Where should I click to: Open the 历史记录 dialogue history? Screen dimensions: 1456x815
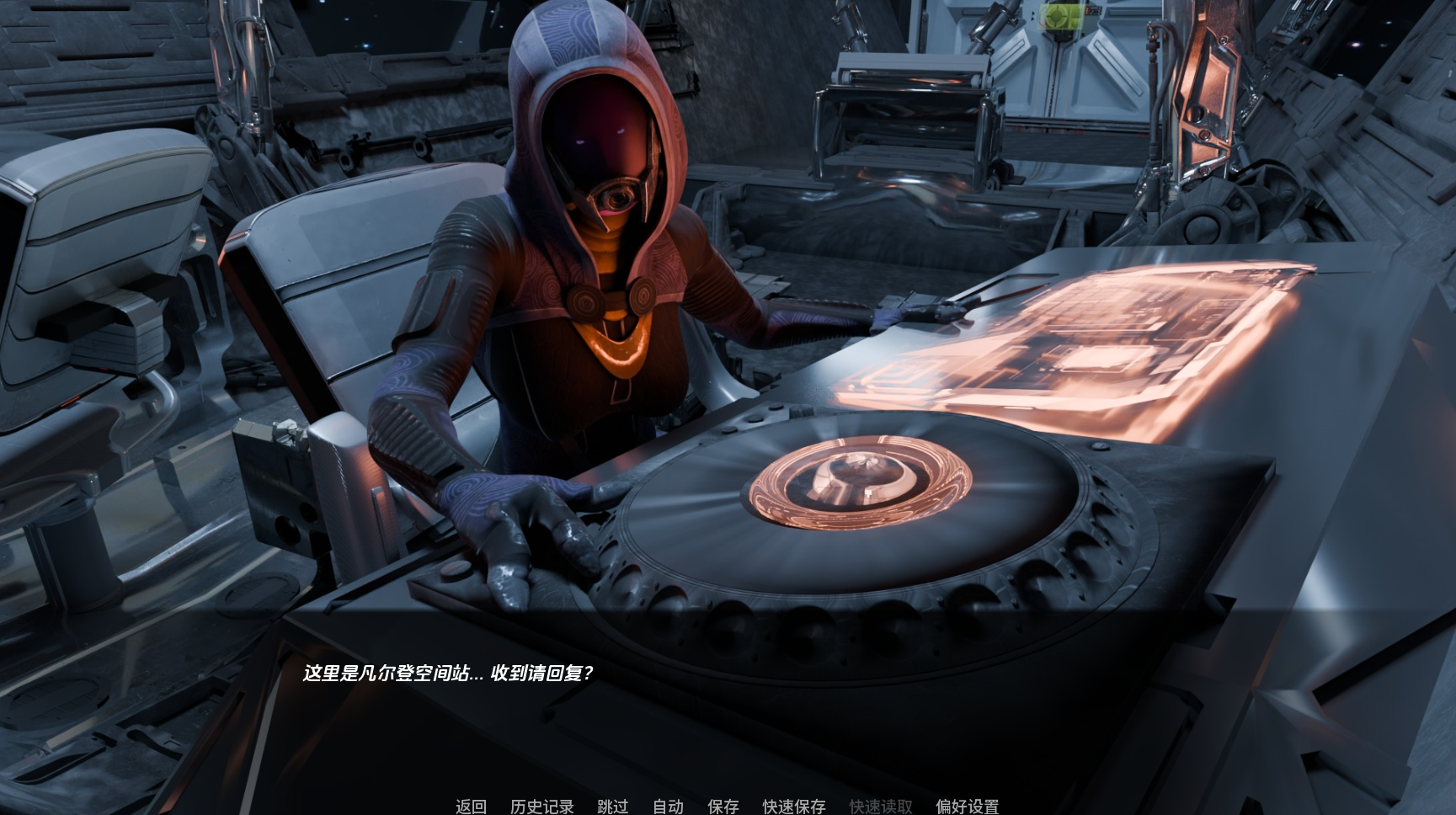pyautogui.click(x=541, y=806)
